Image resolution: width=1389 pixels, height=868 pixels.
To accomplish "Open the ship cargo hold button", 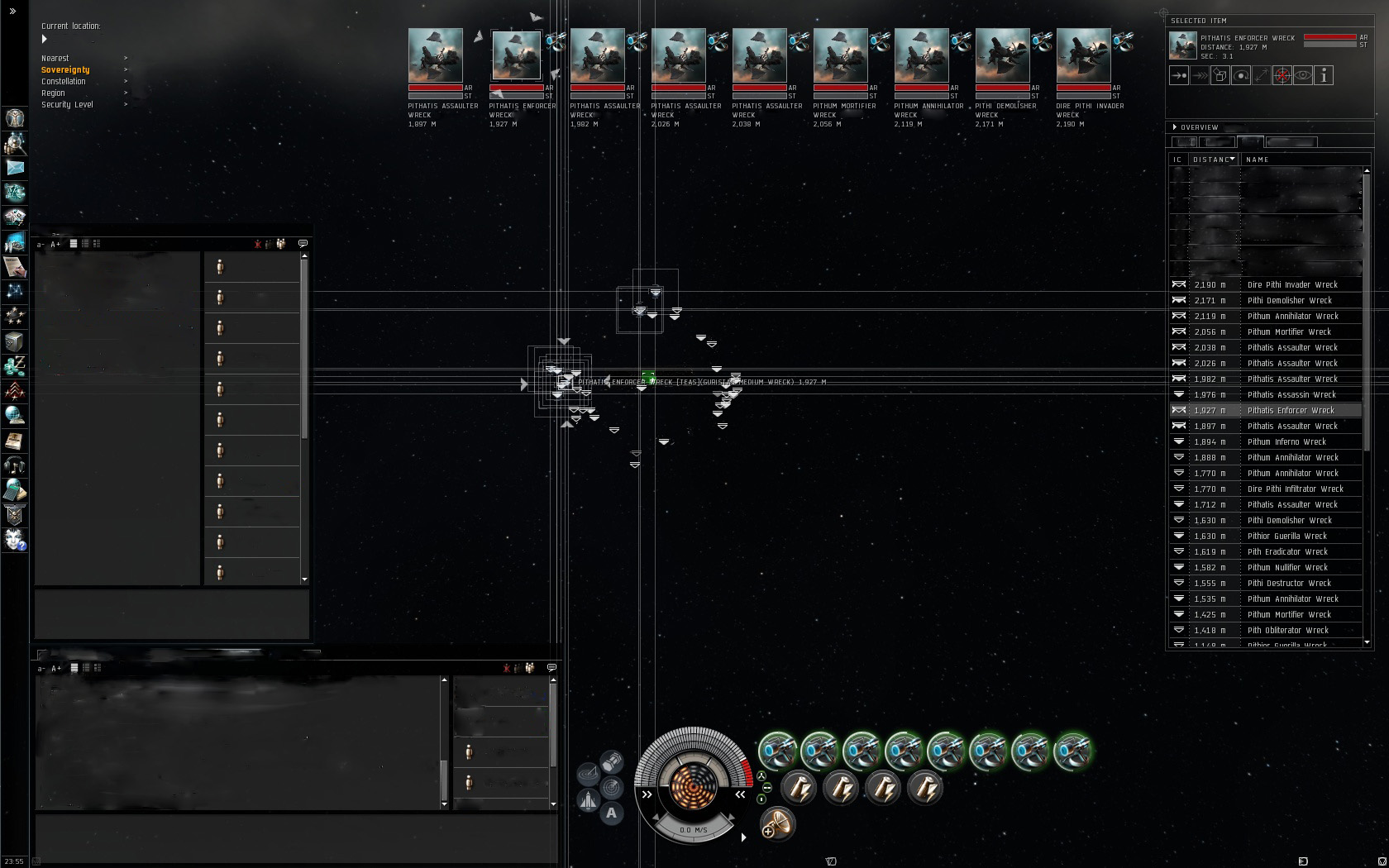I will pyautogui.click(x=611, y=761).
